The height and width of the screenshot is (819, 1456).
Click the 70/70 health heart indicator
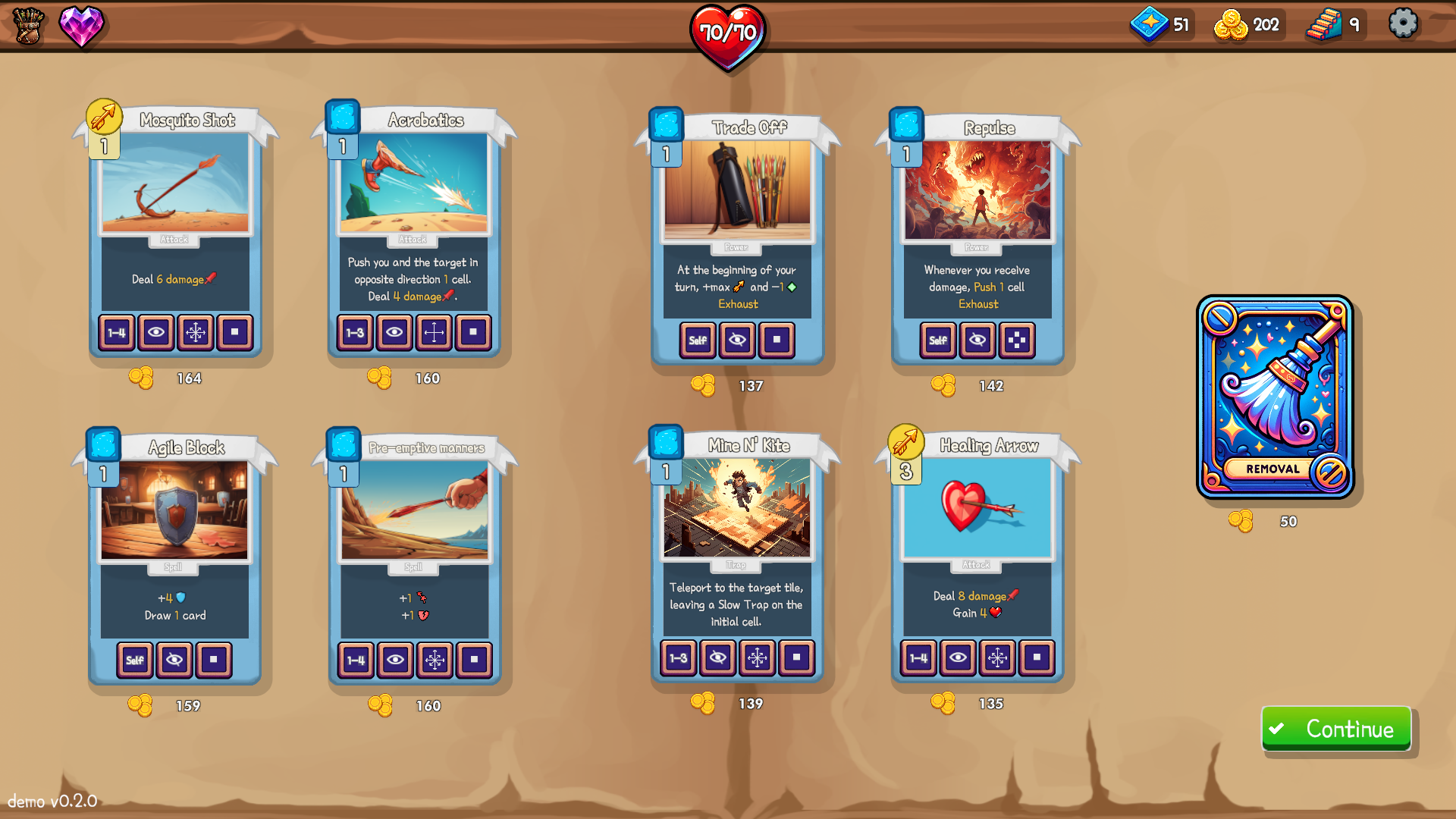pyautogui.click(x=727, y=32)
